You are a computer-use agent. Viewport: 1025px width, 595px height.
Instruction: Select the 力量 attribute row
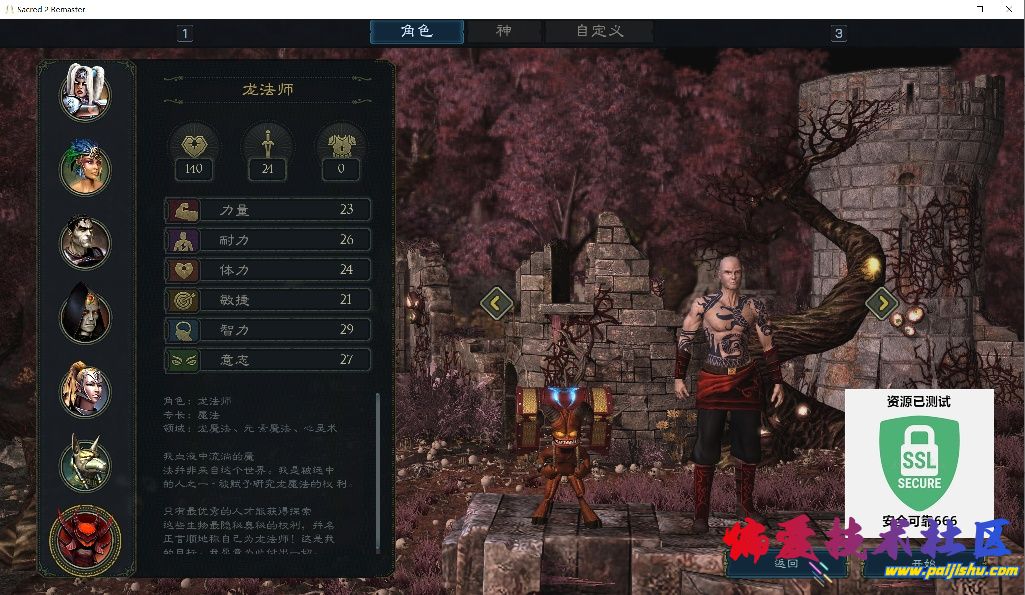tap(268, 210)
